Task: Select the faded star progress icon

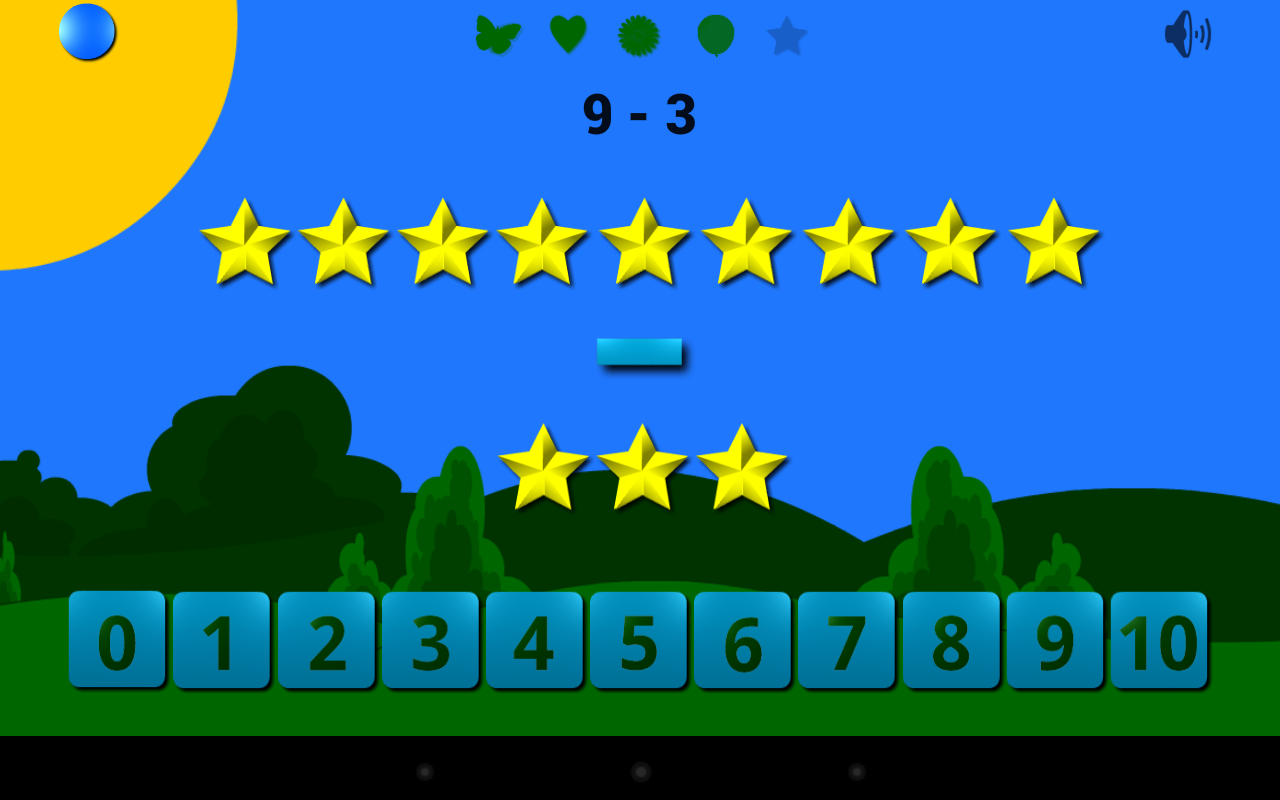Action: click(787, 36)
